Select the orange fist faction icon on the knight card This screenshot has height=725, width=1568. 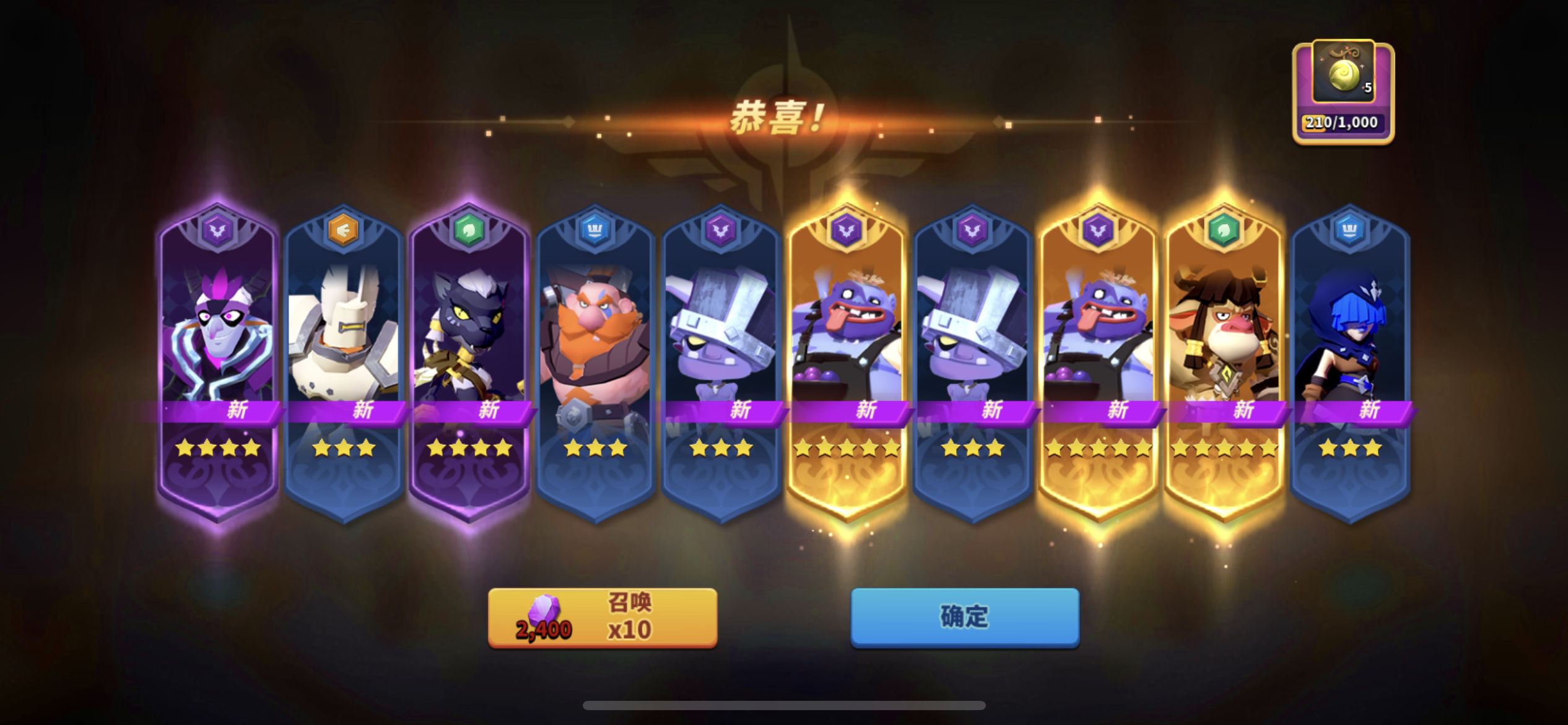coord(344,229)
